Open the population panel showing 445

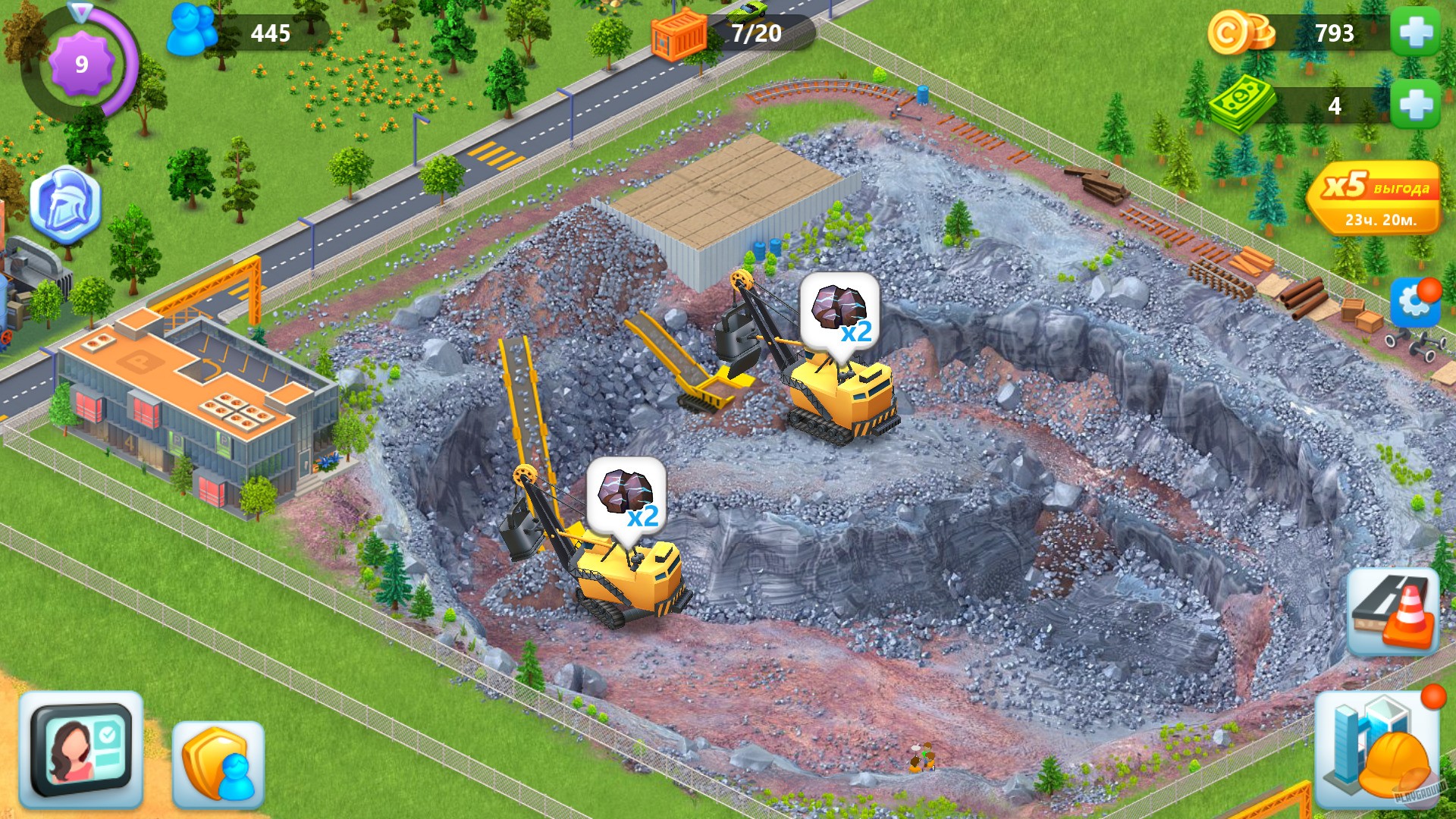click(227, 32)
